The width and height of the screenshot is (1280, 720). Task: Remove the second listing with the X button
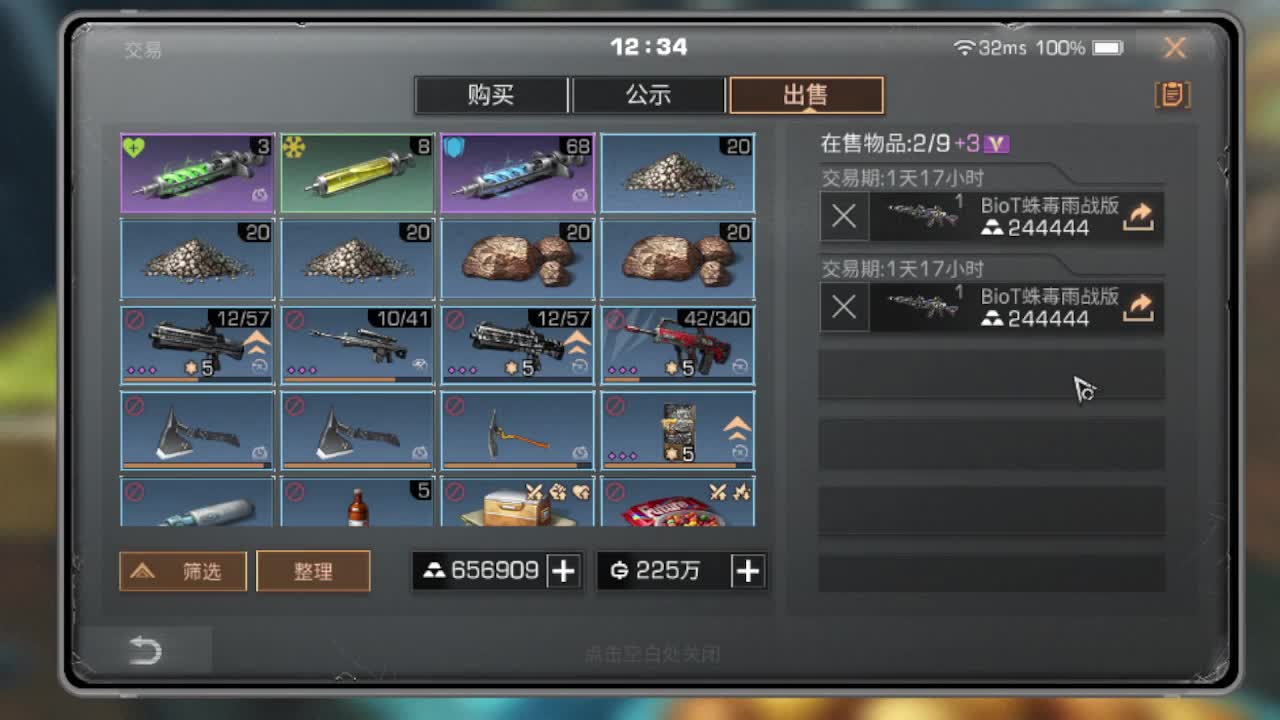point(843,308)
